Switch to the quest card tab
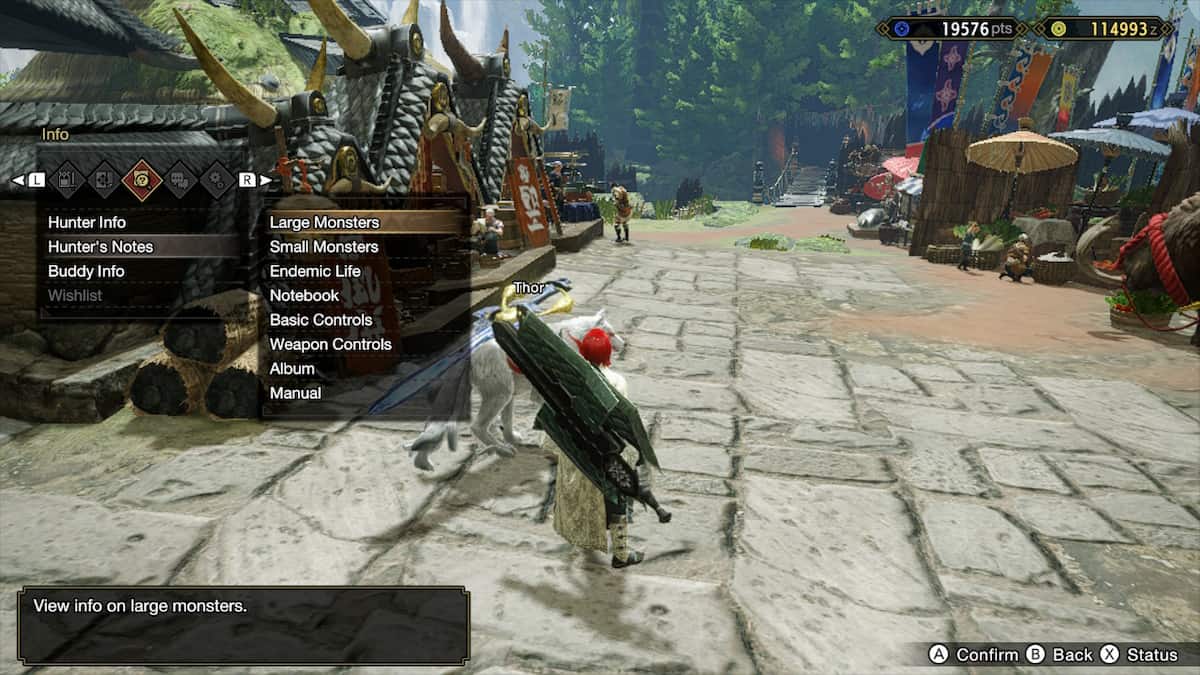This screenshot has width=1200, height=675. point(104,179)
